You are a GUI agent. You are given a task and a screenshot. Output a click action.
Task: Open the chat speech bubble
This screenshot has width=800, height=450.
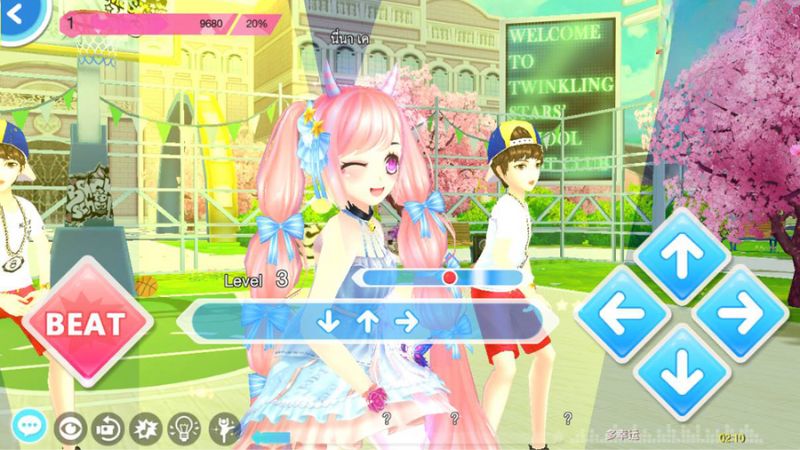(27, 426)
